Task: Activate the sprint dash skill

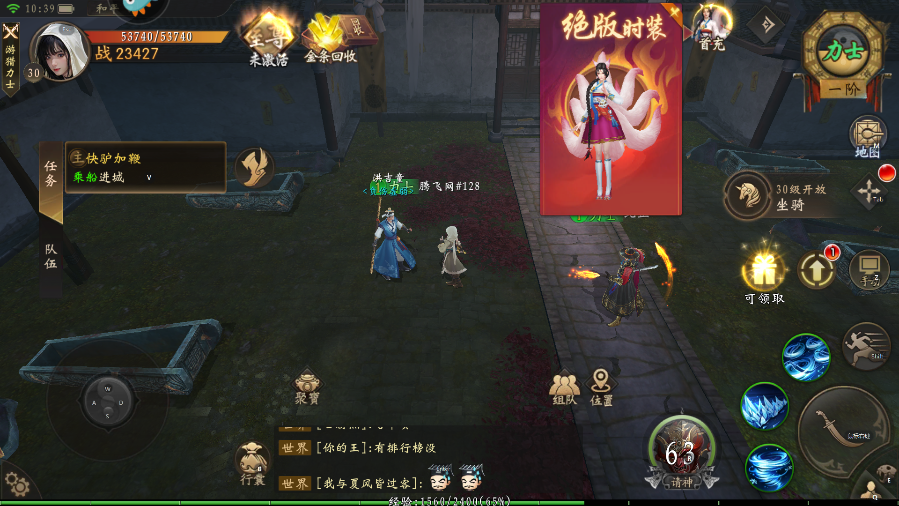Action: [x=866, y=346]
